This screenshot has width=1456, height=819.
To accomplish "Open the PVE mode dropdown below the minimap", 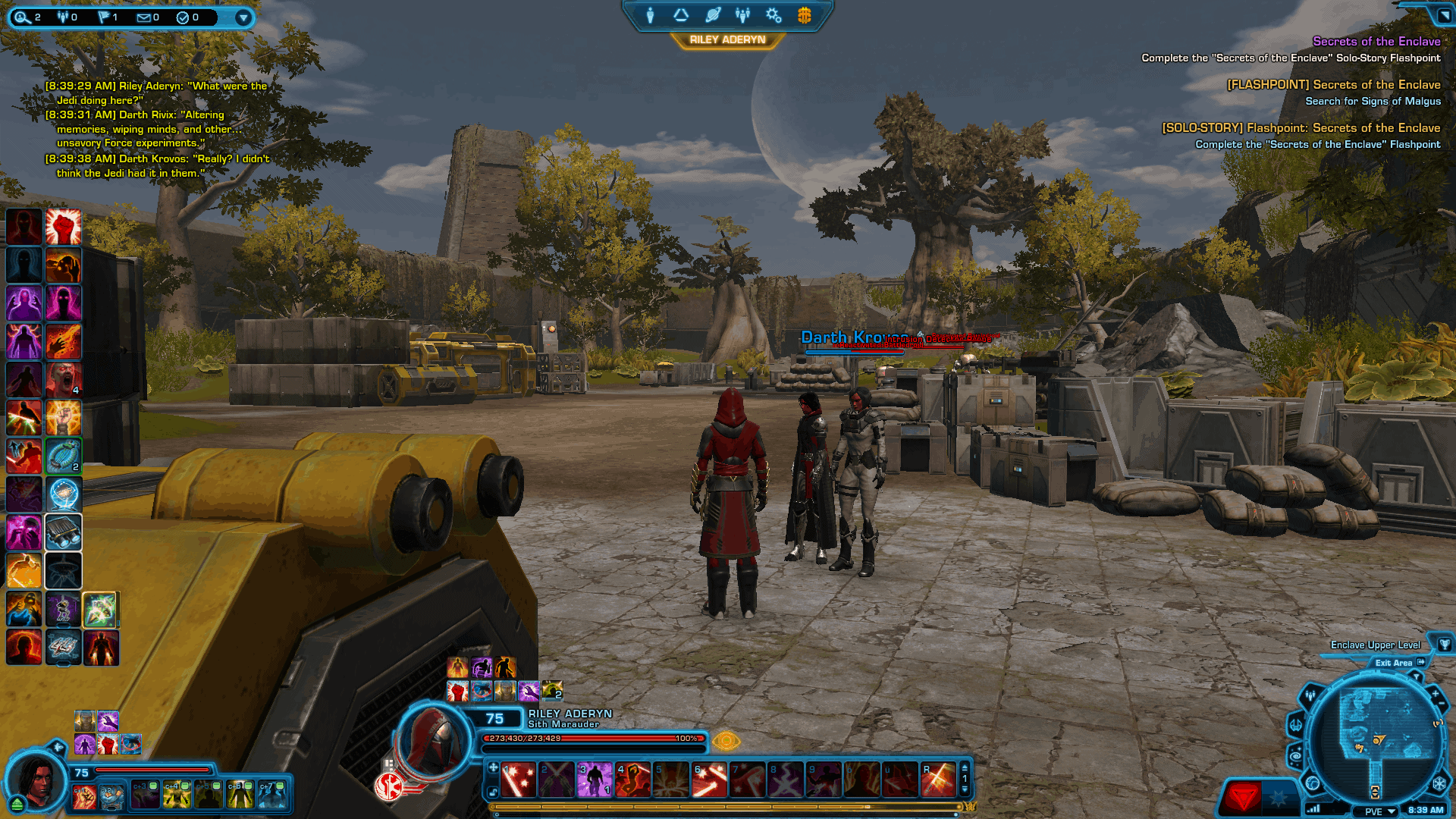I will [1376, 811].
